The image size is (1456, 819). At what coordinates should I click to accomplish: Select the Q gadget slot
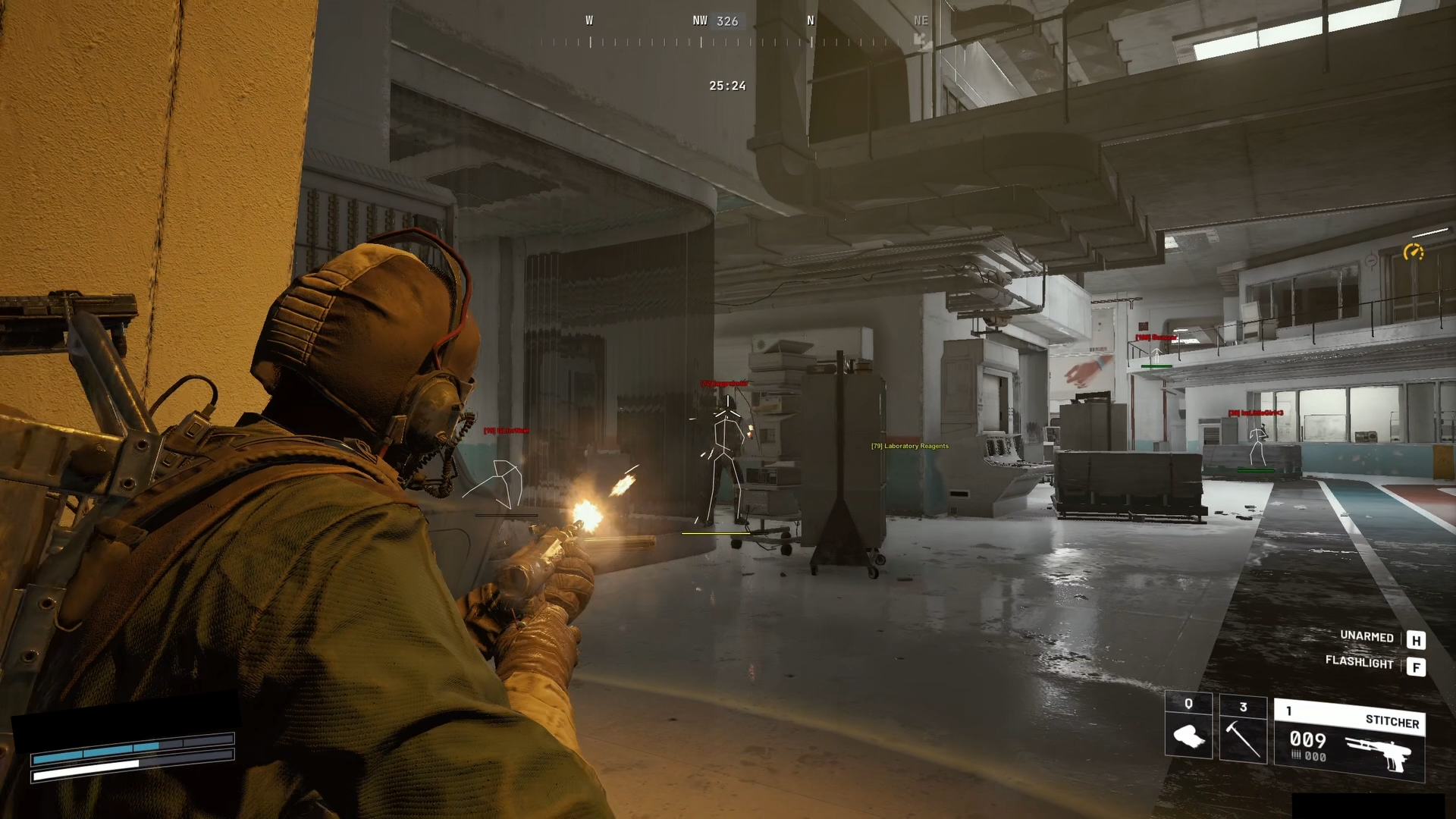1188,726
